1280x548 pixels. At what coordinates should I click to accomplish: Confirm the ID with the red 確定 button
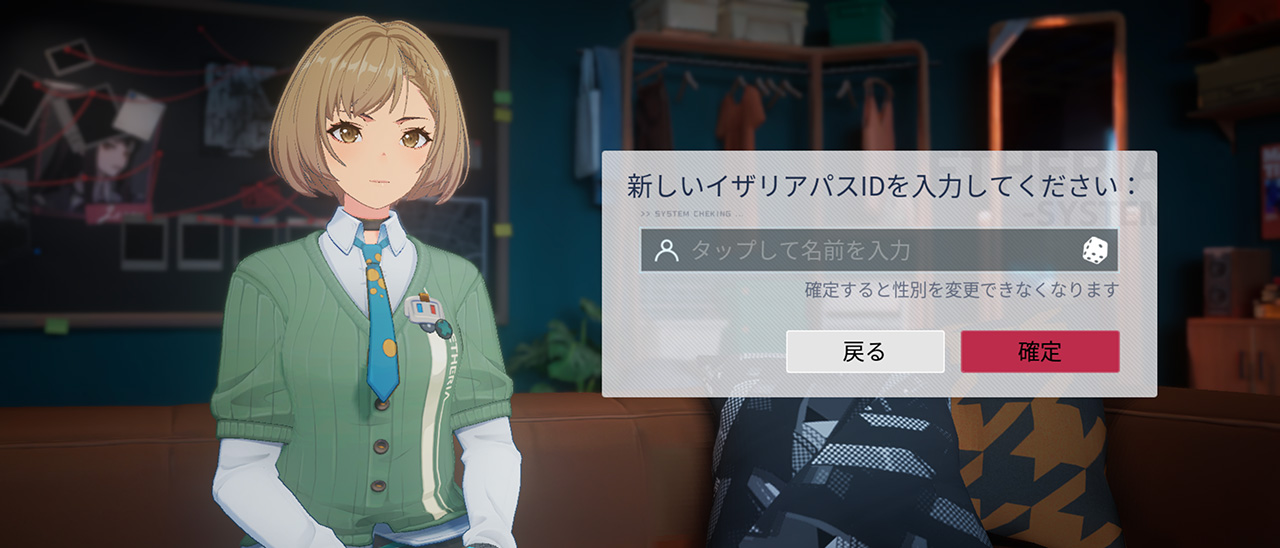click(x=1040, y=352)
